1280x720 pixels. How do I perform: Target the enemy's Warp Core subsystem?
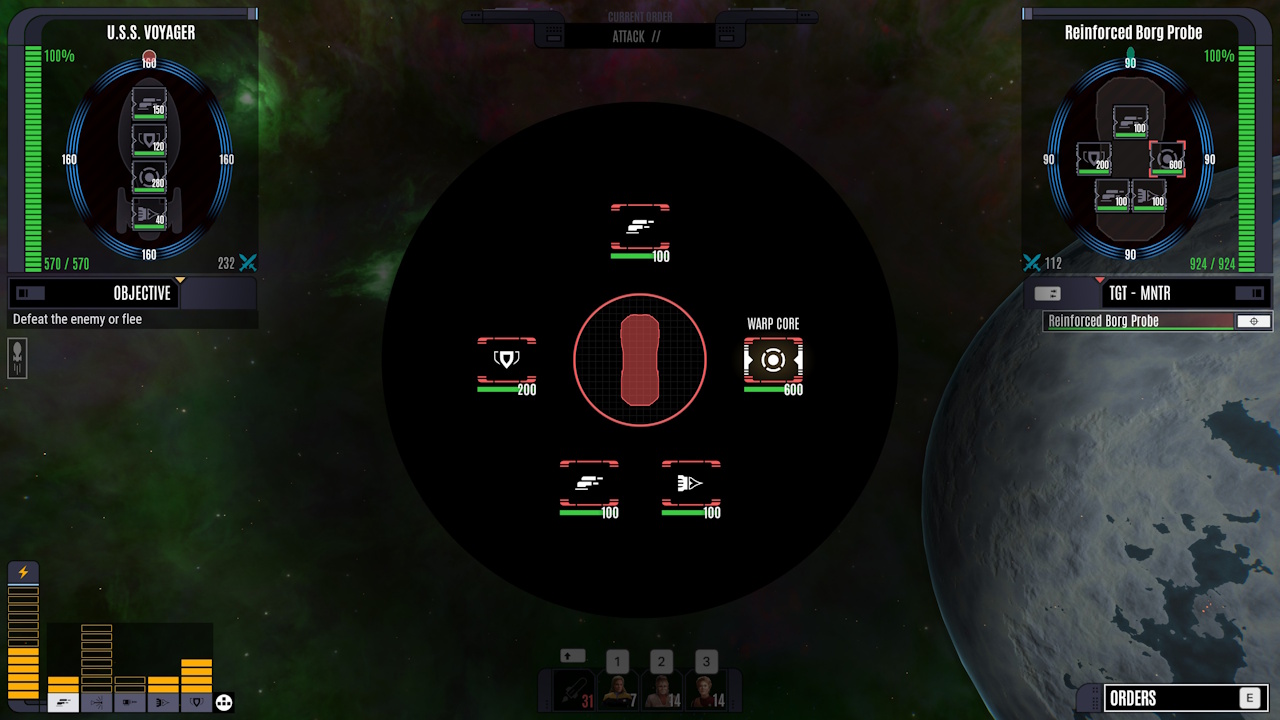tap(773, 361)
